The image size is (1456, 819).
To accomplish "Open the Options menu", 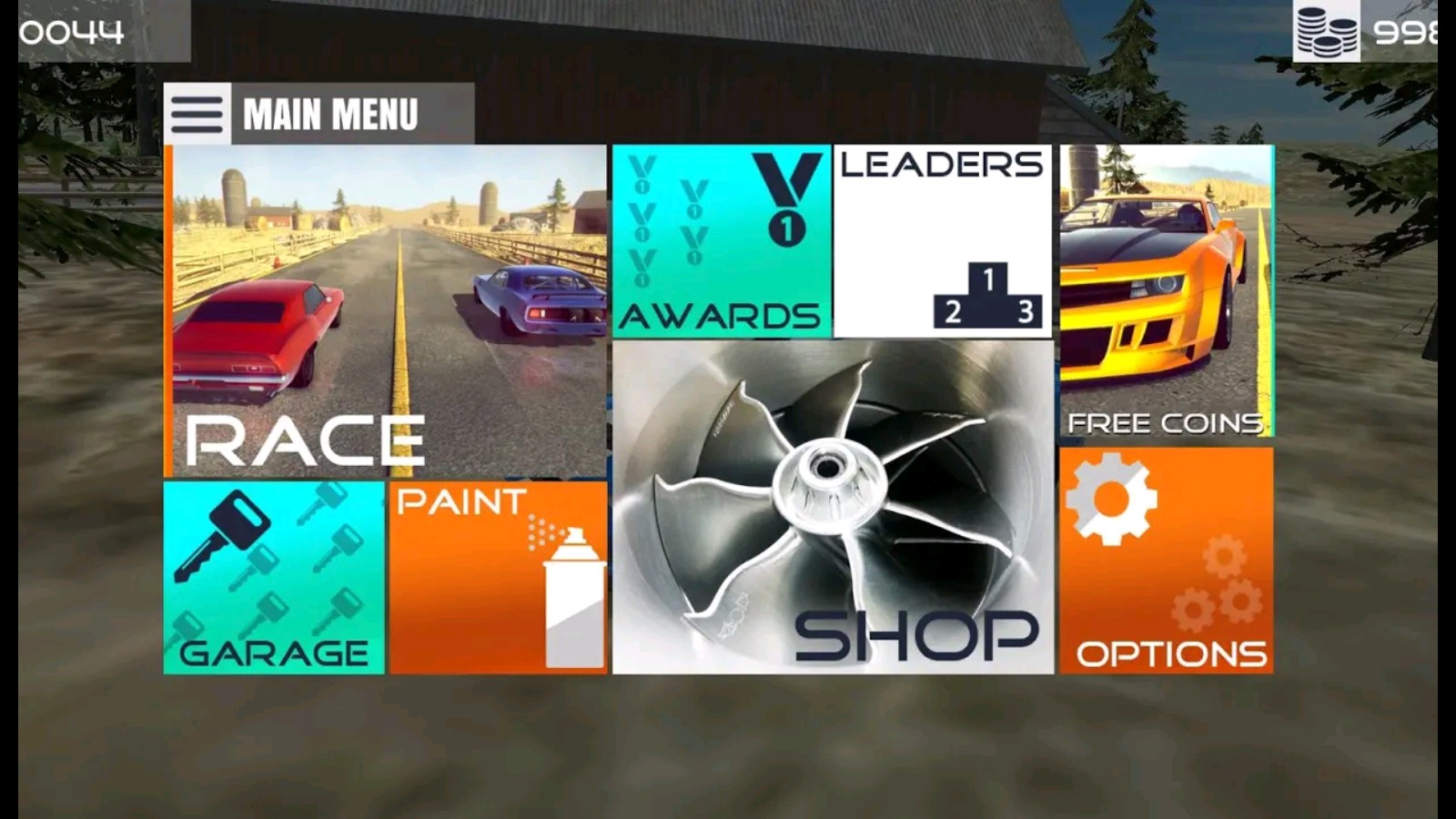I will tap(1166, 561).
